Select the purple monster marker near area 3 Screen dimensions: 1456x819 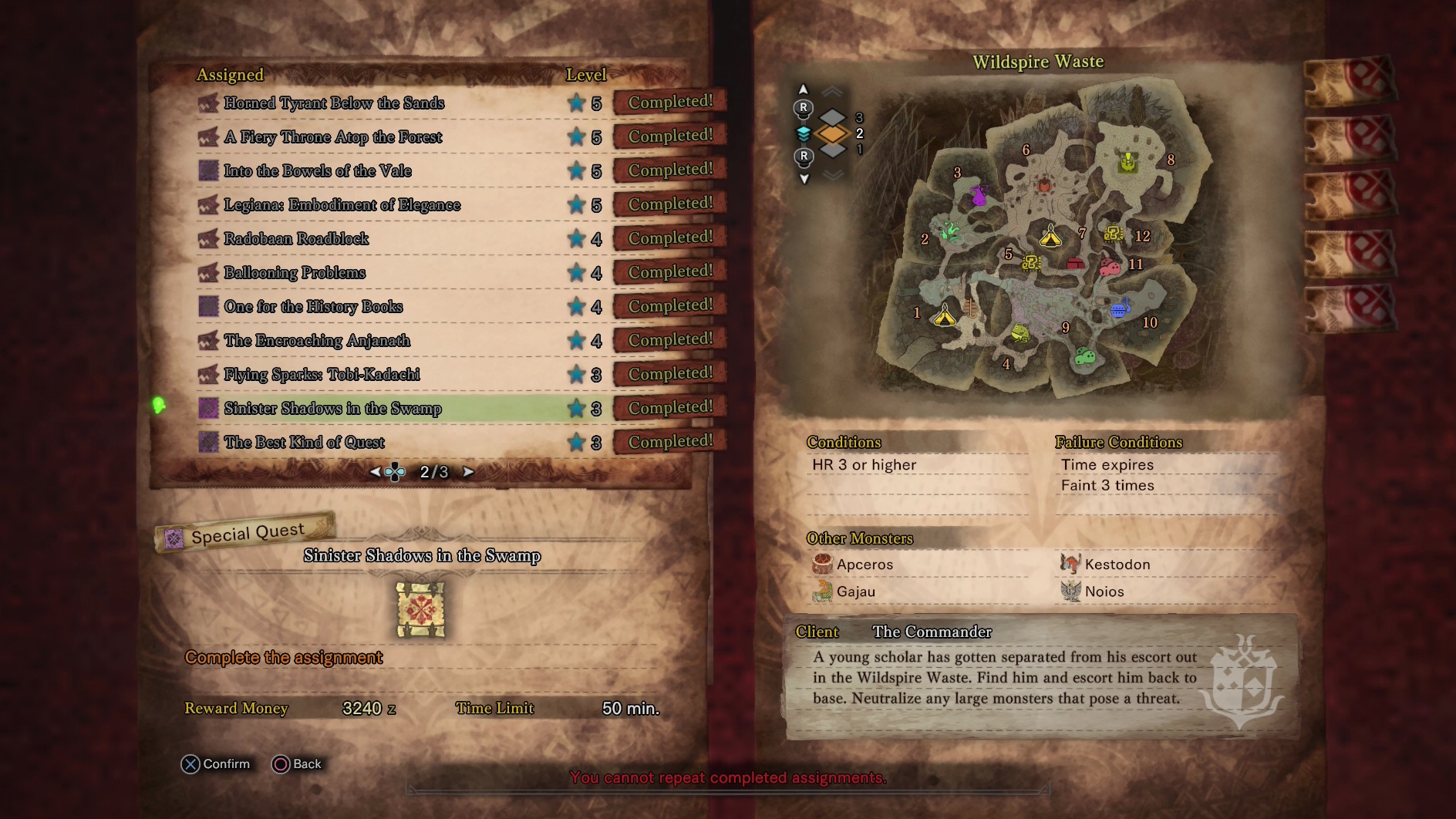tap(979, 195)
